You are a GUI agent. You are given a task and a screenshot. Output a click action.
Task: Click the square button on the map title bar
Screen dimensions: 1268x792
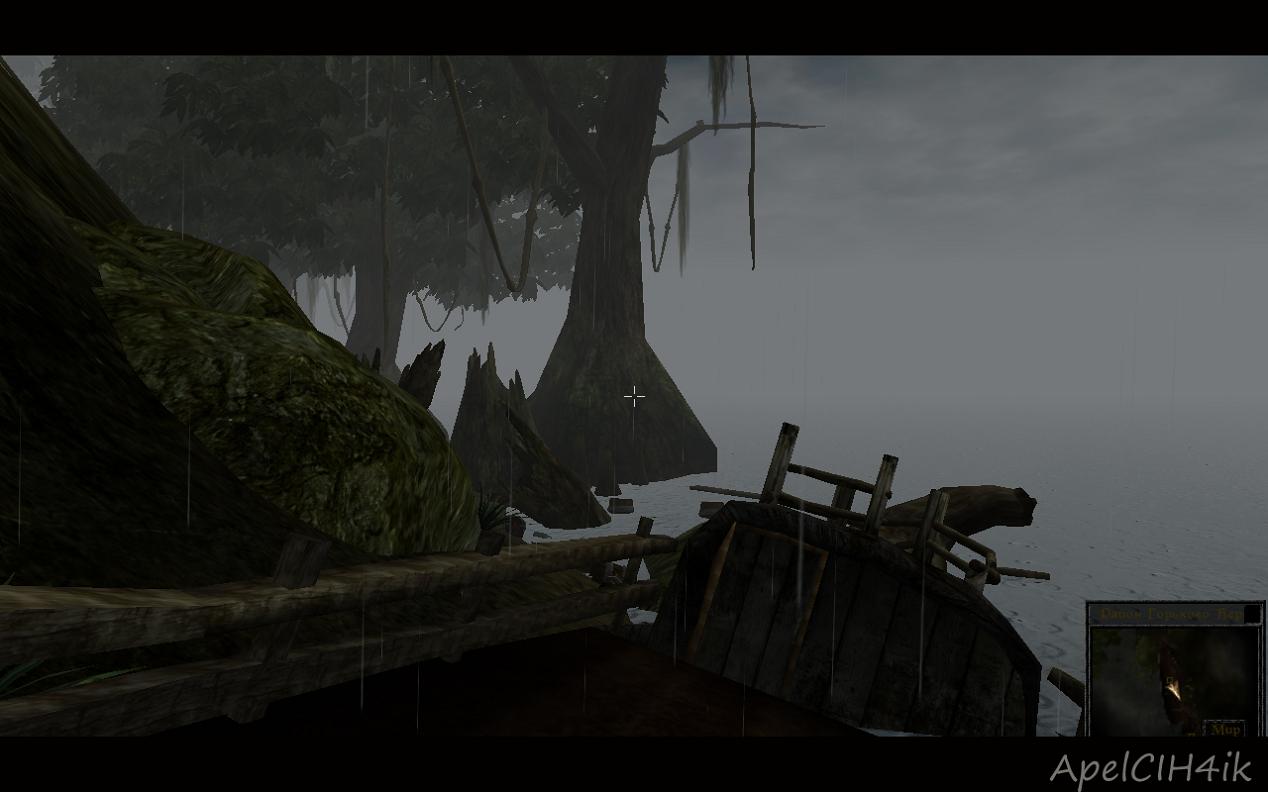1252,614
